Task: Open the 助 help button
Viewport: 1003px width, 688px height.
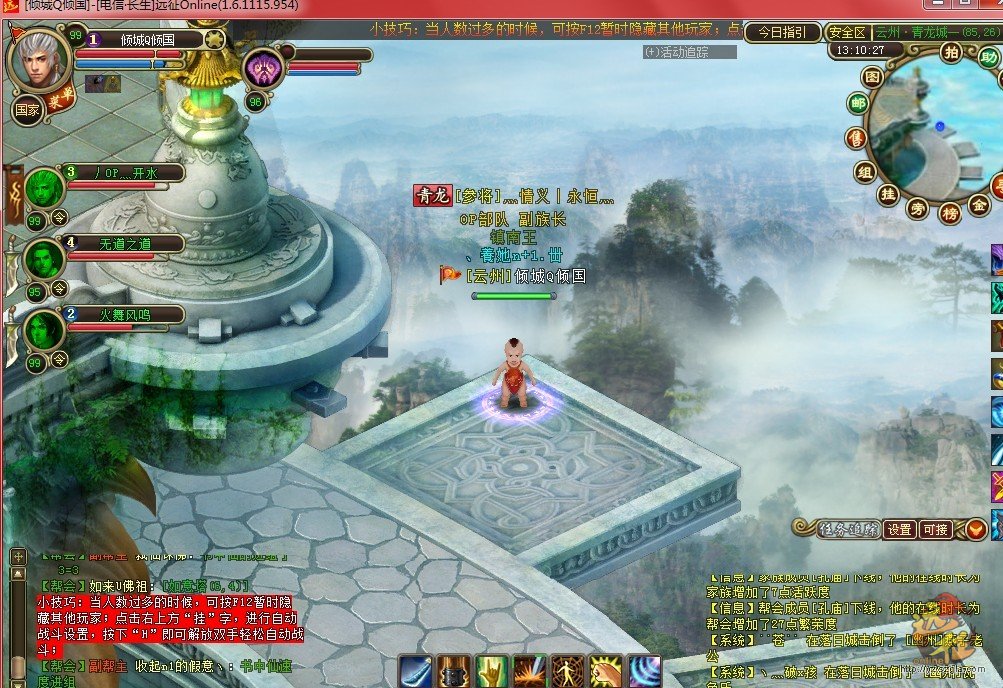Action: pyautogui.click(x=988, y=58)
